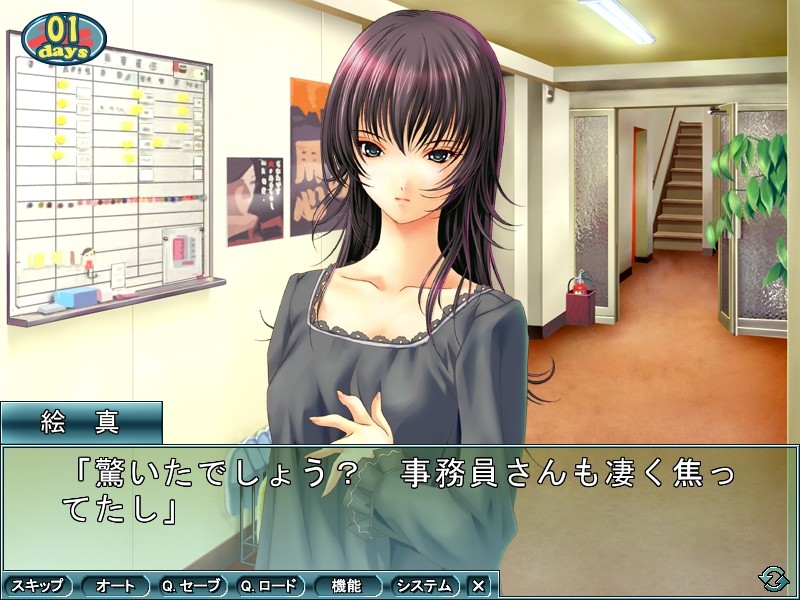Viewport: 800px width, 600px height.
Task: Hide the message window with X
Action: 478,586
